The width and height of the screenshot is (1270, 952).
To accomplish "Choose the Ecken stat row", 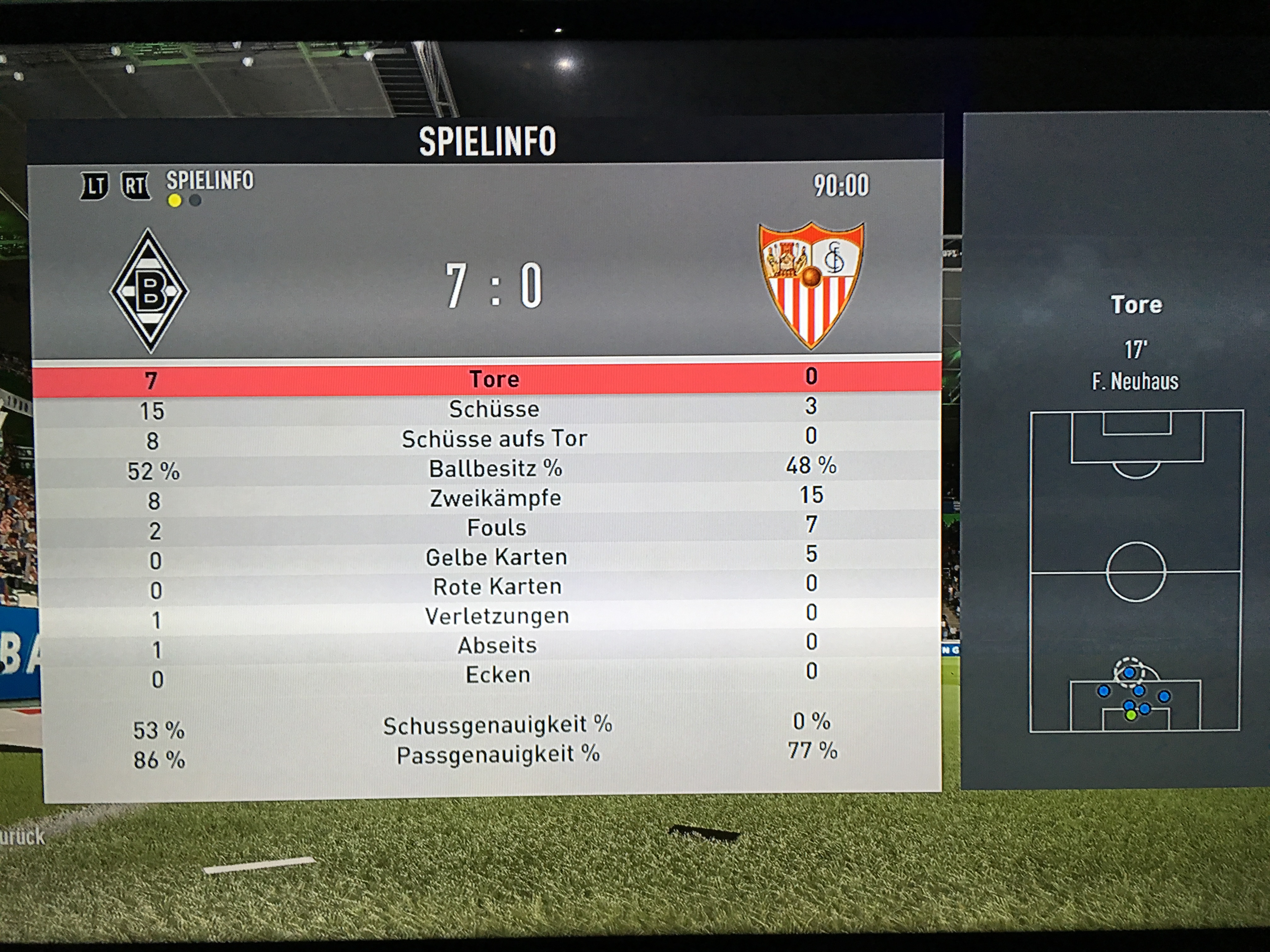I will point(497,675).
